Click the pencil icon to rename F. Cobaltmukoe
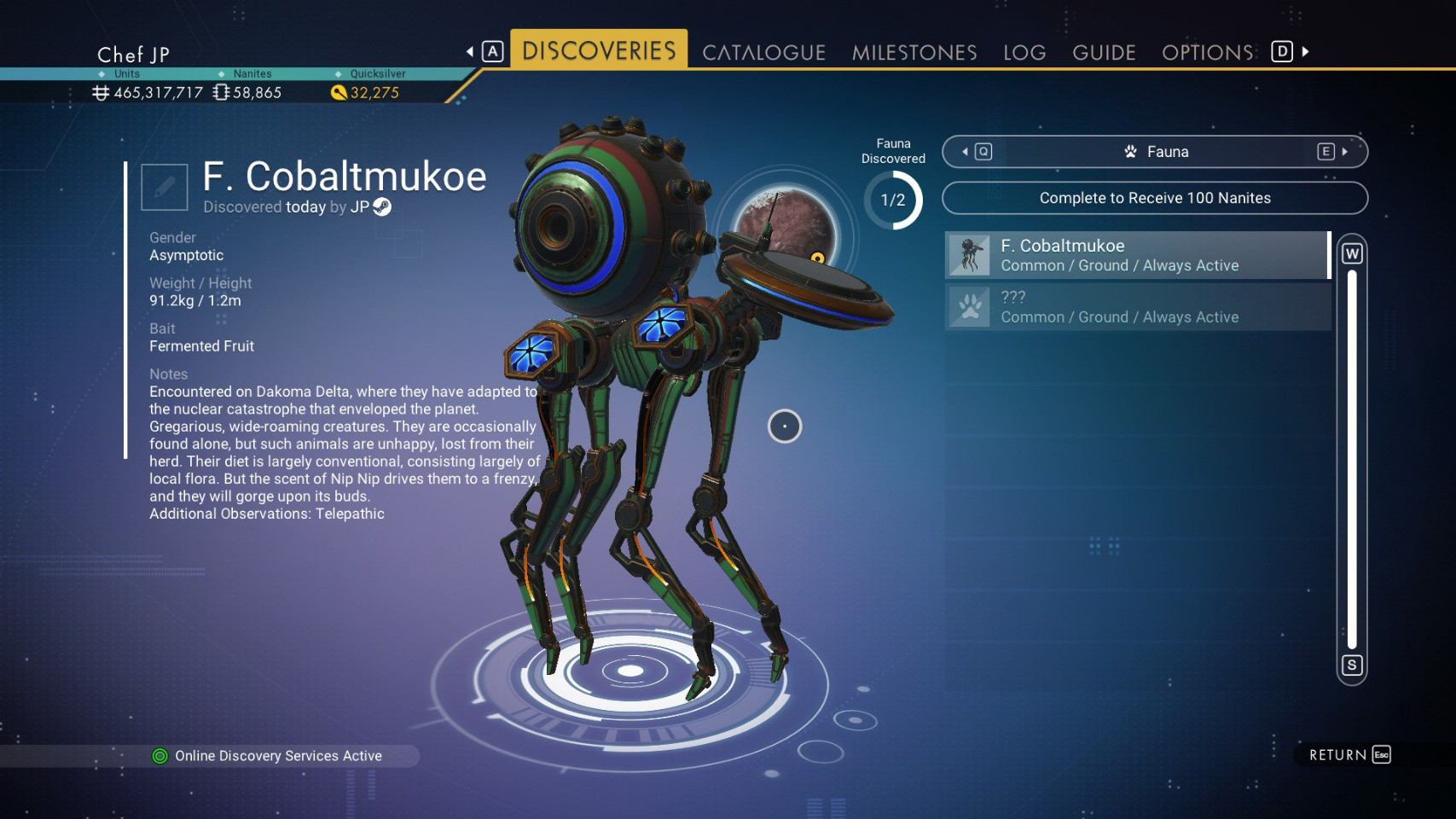The width and height of the screenshot is (1456, 819). [164, 186]
